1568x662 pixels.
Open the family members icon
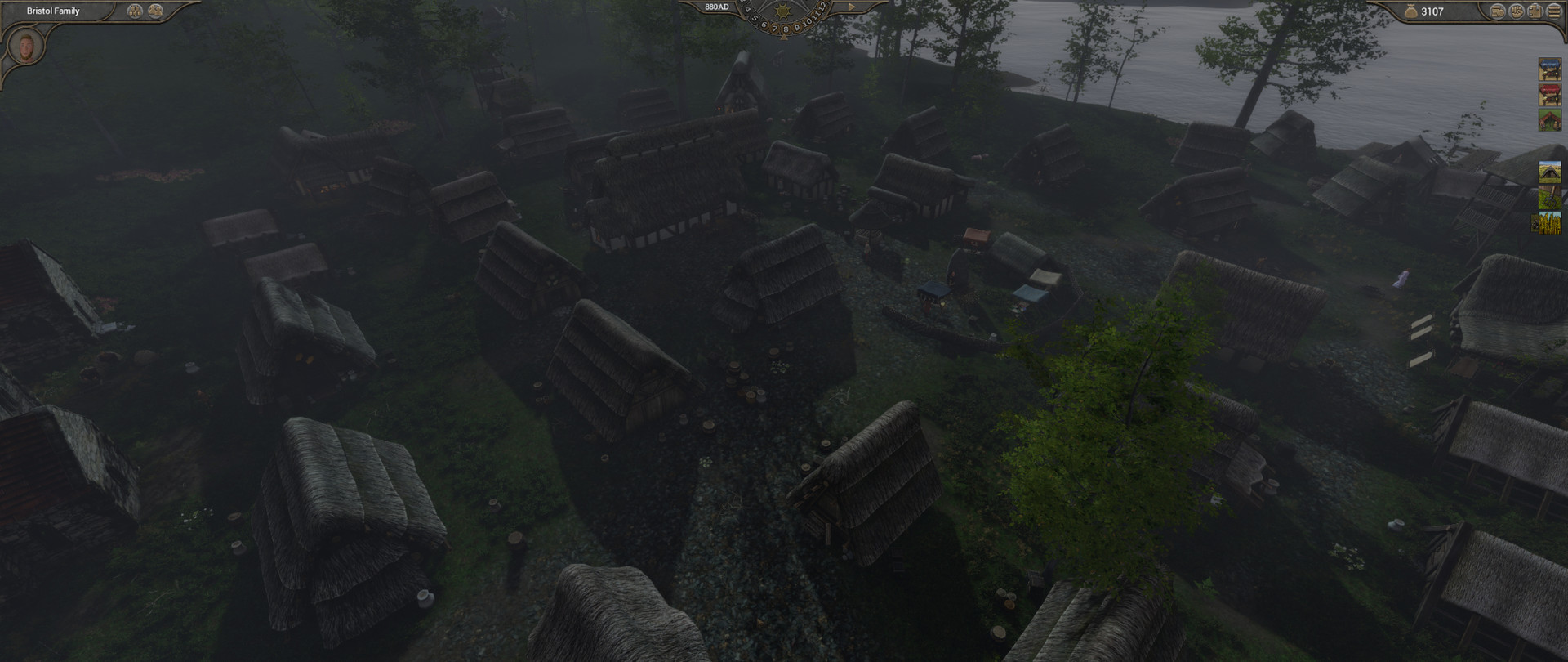coord(155,11)
